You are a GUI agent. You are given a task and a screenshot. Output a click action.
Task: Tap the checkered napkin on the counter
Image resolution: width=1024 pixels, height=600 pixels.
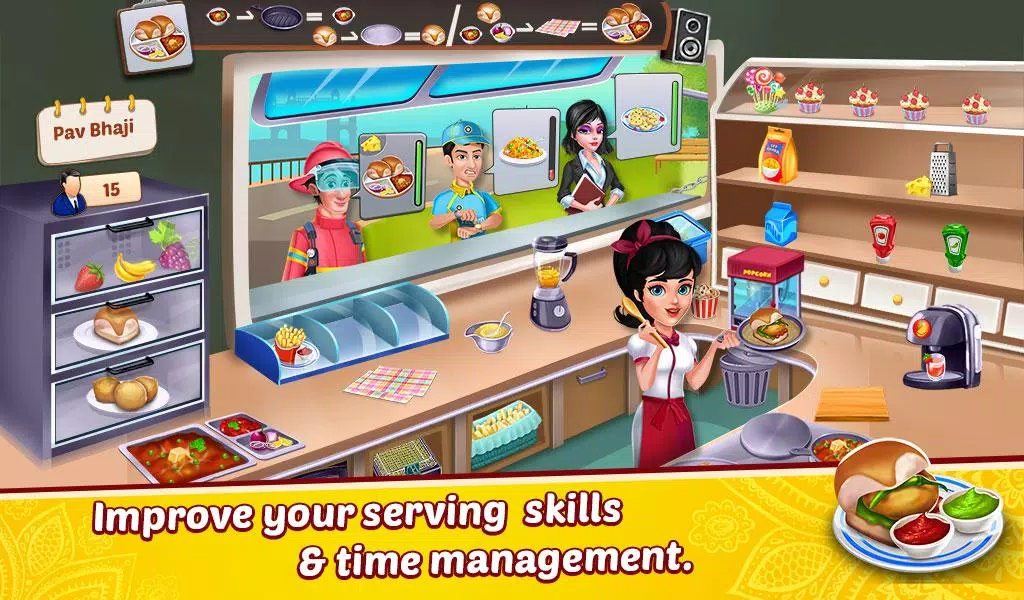(x=389, y=381)
